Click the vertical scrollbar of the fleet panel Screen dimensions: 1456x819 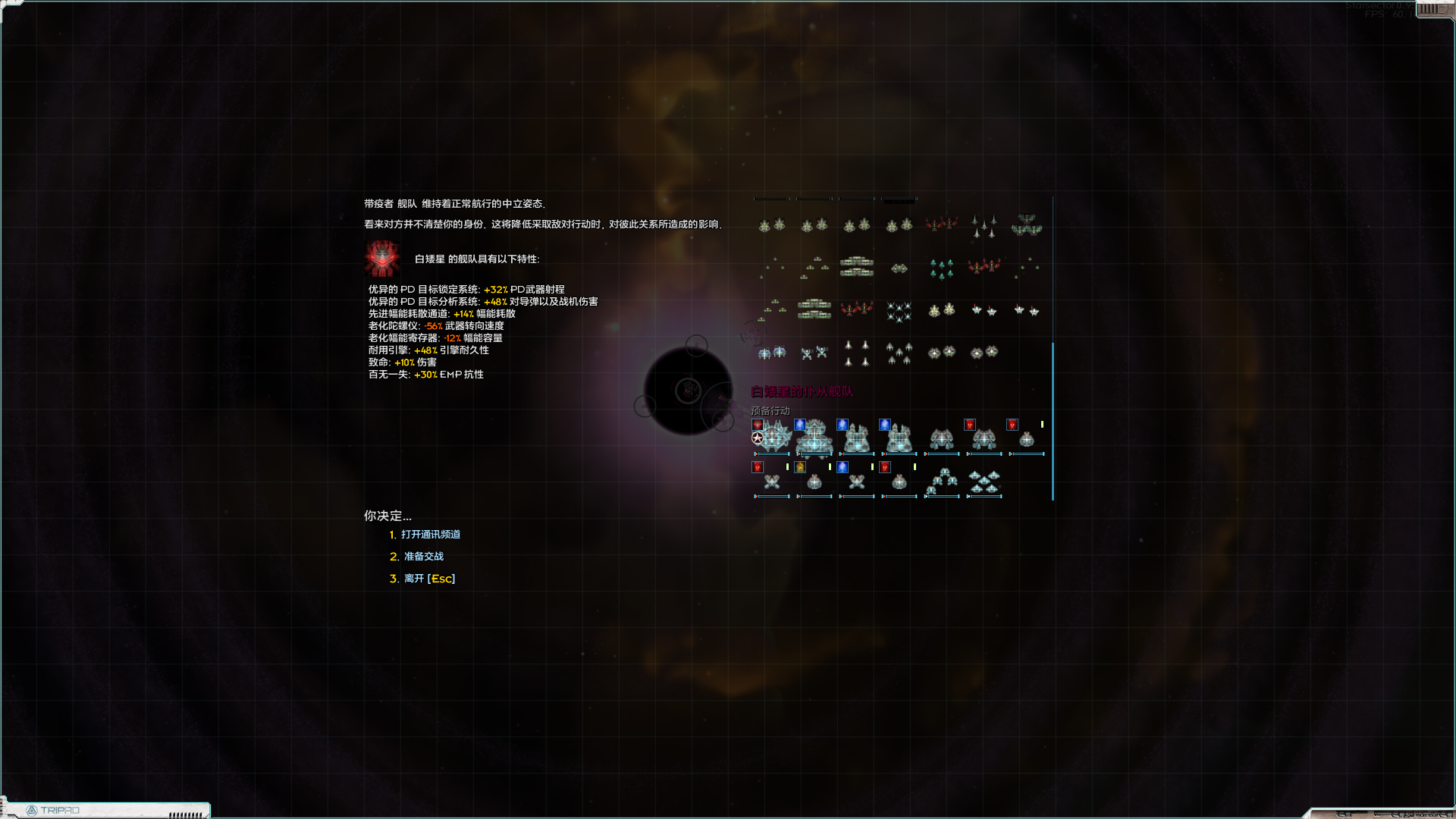coord(1053,417)
